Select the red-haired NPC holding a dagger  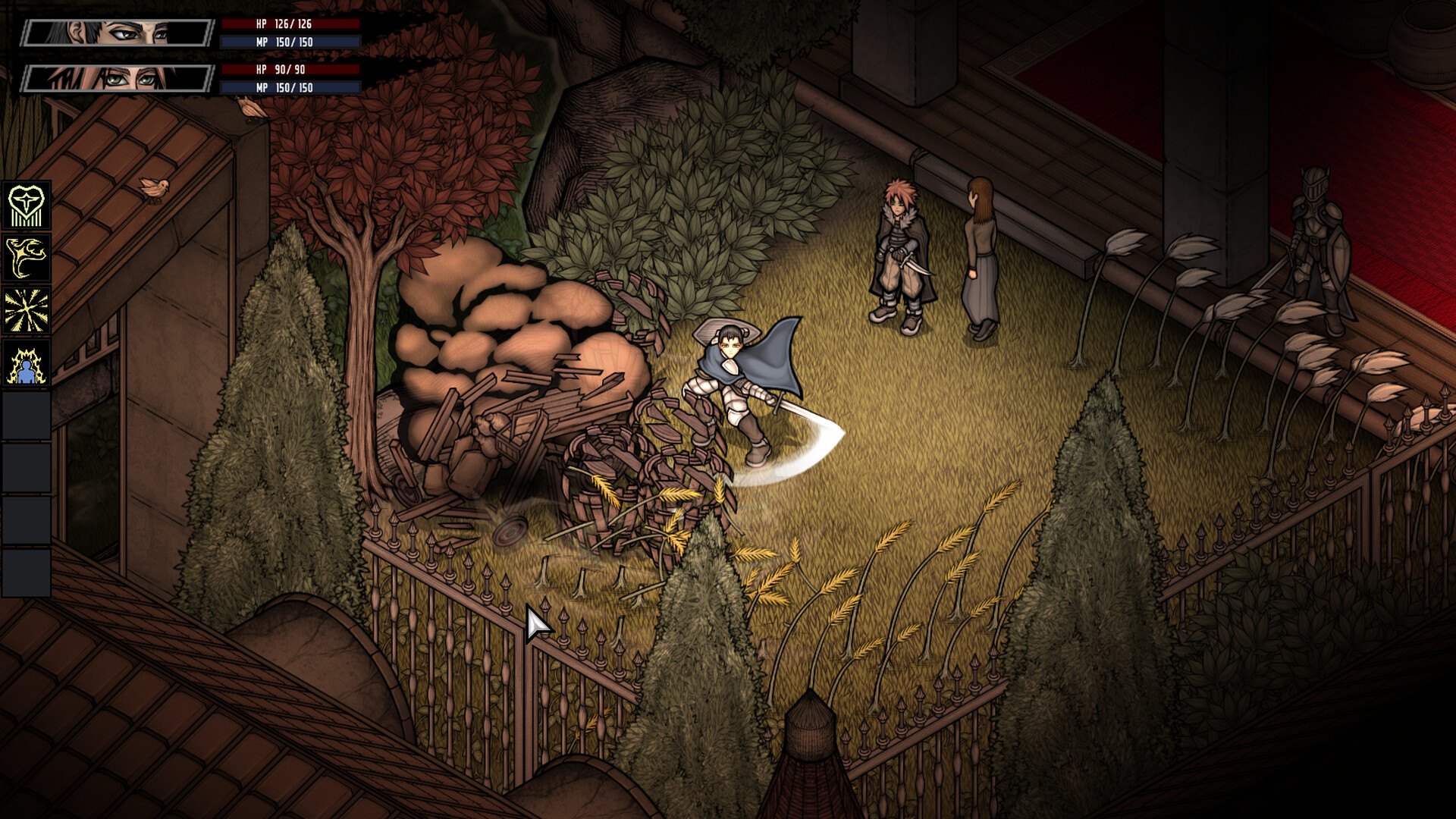click(899, 250)
